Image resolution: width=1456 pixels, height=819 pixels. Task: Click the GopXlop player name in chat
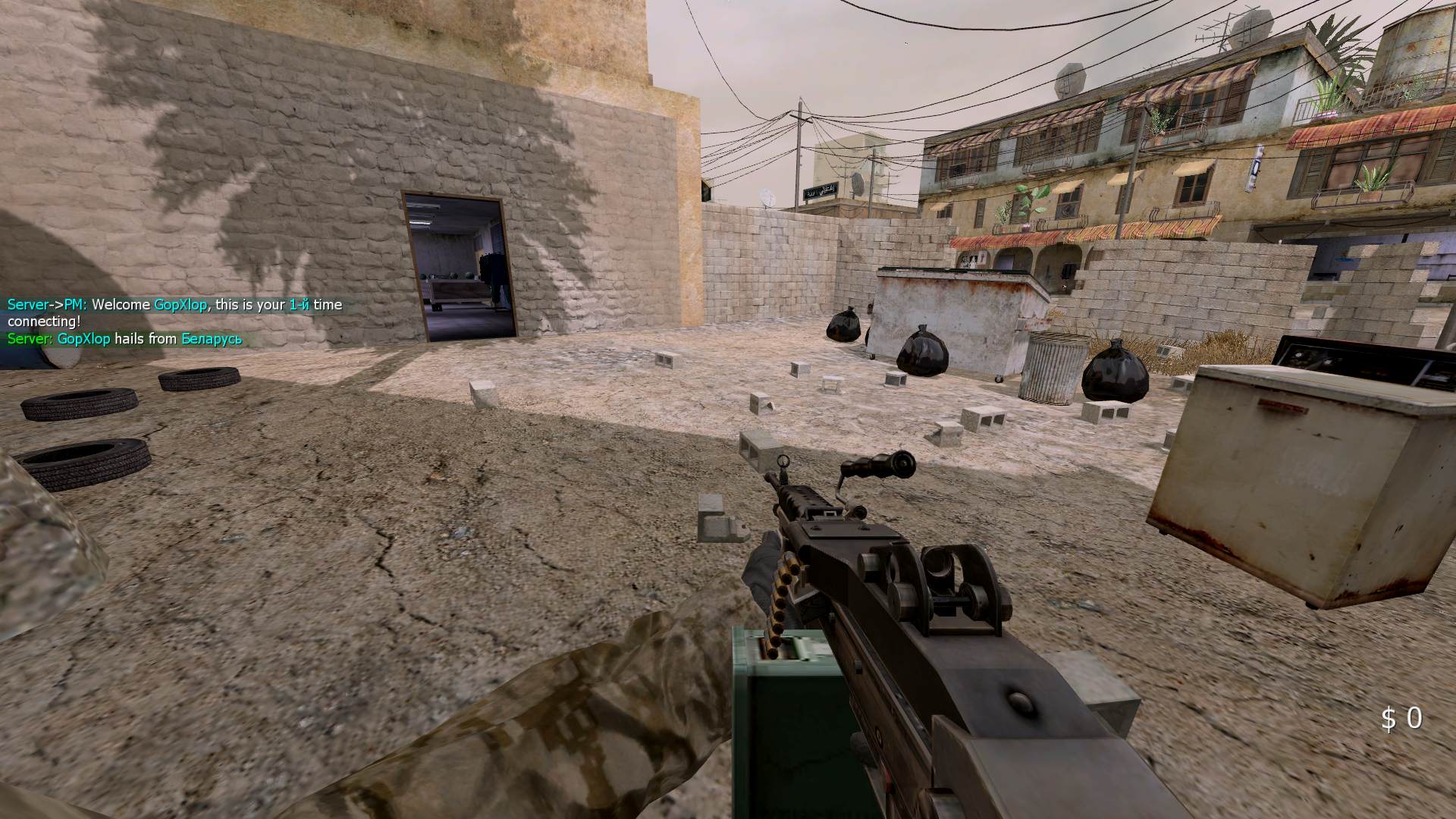coord(180,303)
